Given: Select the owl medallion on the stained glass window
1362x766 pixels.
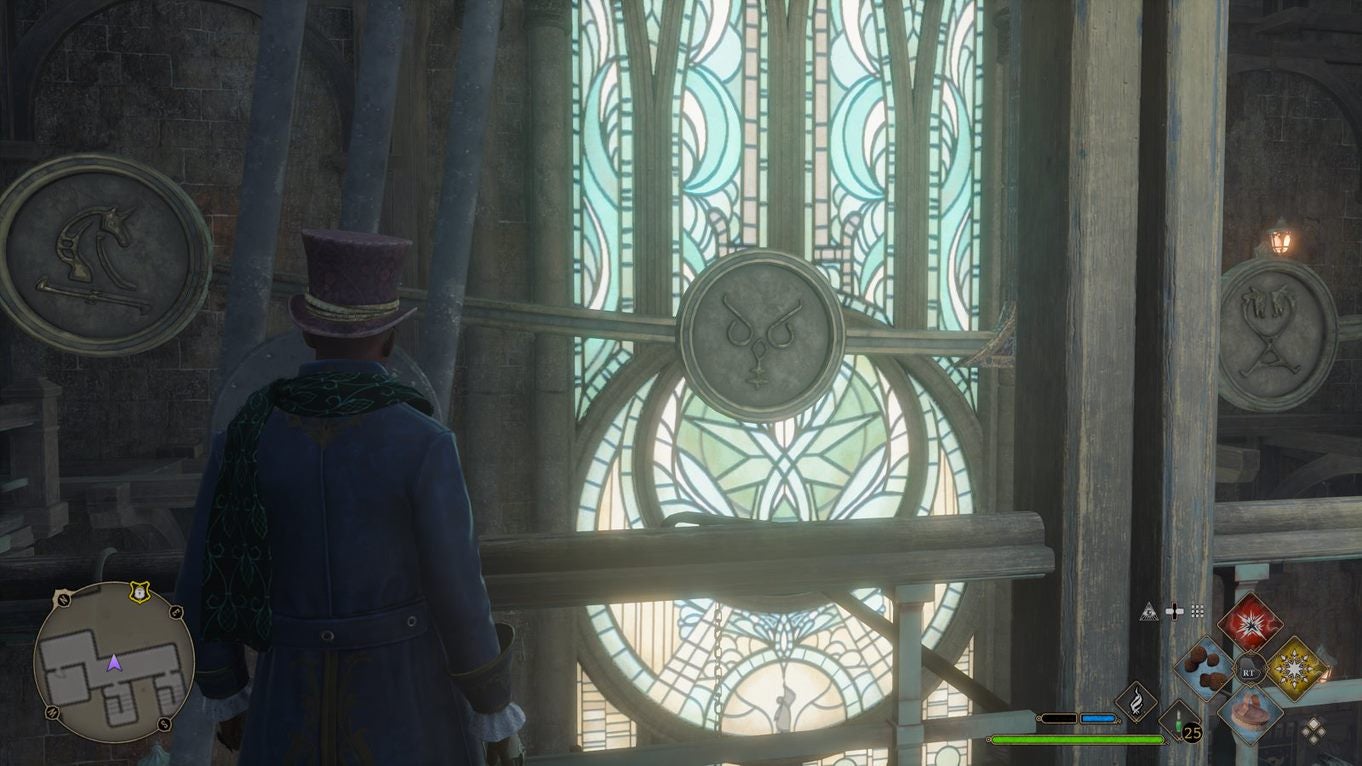Looking at the screenshot, I should tap(761, 333).
